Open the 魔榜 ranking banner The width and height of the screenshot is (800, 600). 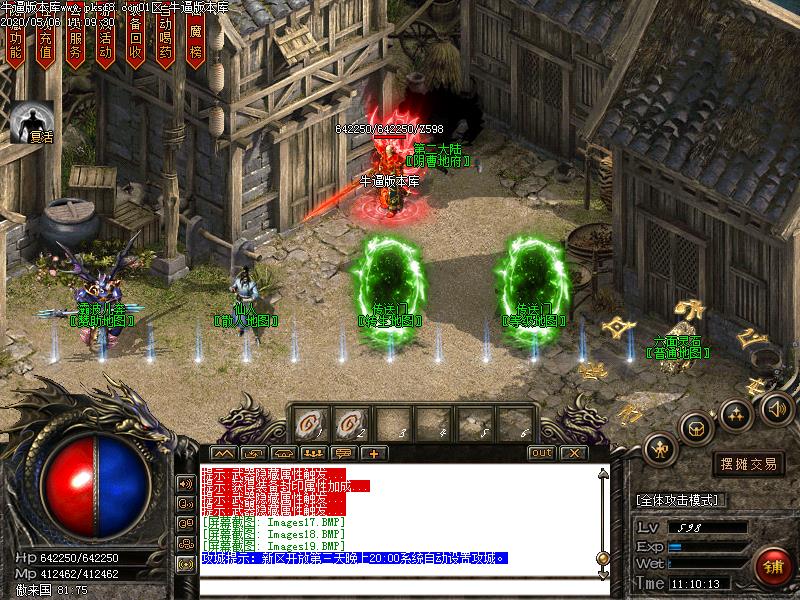click(x=196, y=42)
